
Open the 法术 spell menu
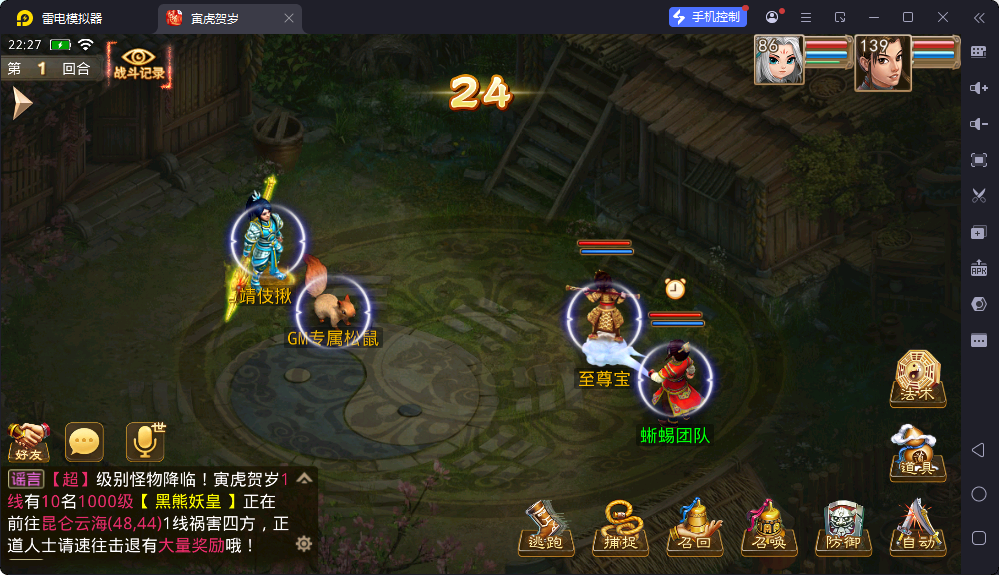[916, 378]
